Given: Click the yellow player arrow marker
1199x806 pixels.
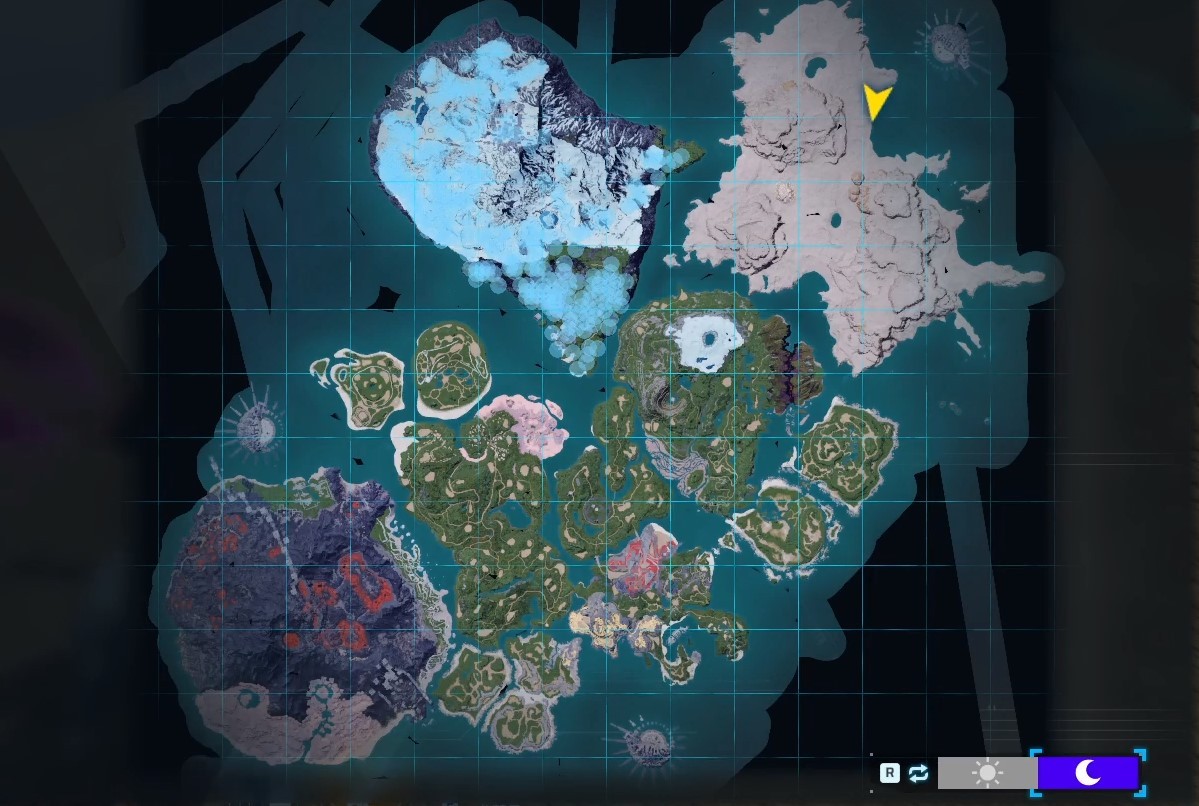Looking at the screenshot, I should pyautogui.click(x=876, y=101).
